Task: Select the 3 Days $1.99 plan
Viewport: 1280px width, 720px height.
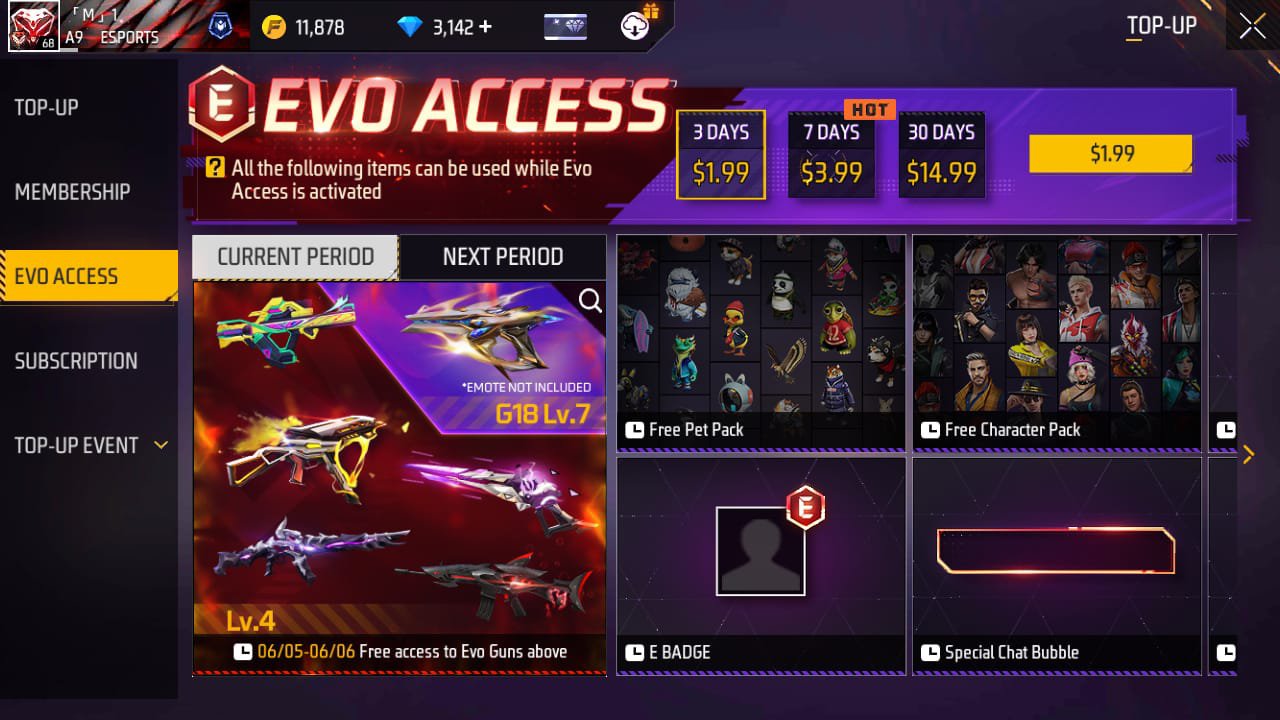Action: coord(721,154)
